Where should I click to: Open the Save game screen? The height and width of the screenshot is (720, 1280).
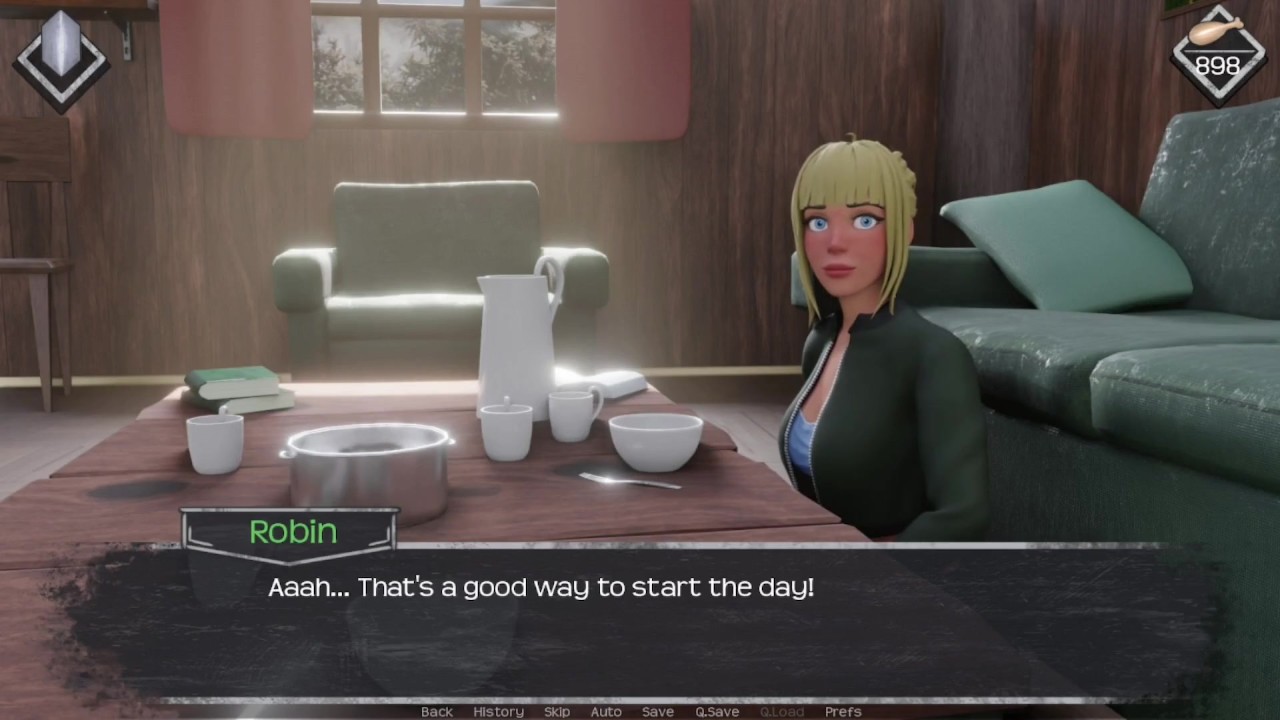(657, 711)
